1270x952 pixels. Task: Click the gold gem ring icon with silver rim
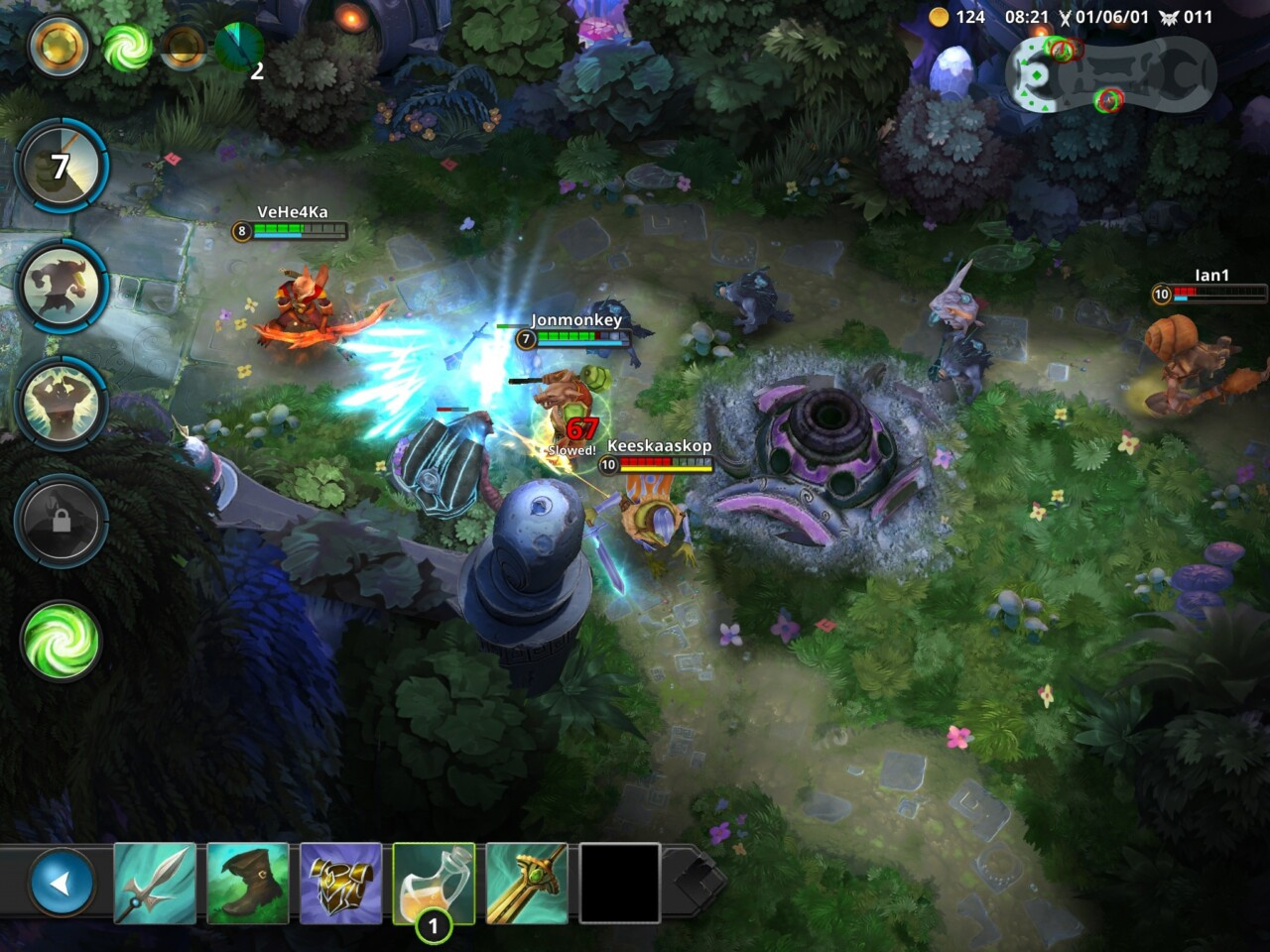tap(59, 46)
